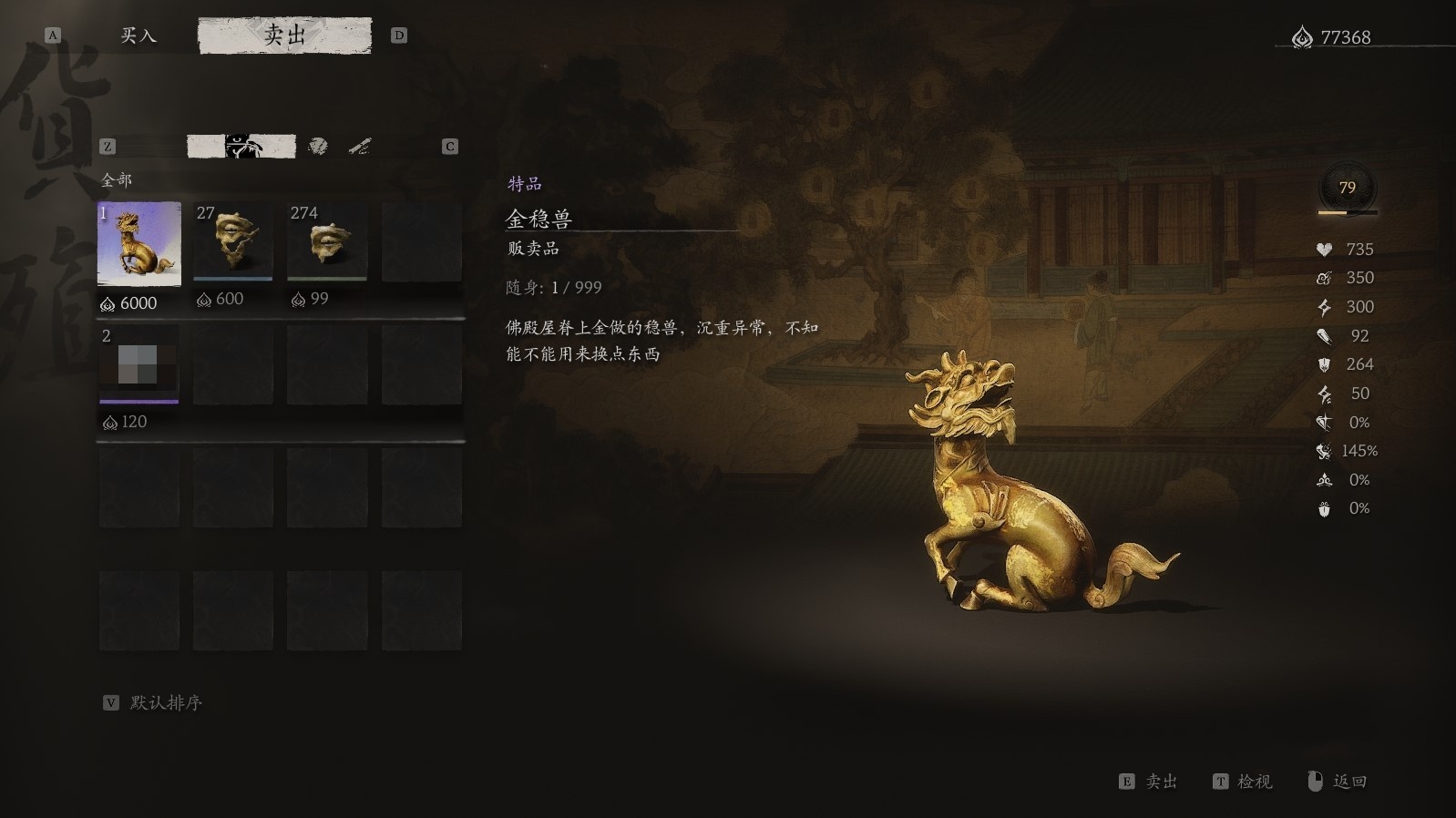
Task: Select the 卖出 sell tab
Action: (x=286, y=35)
